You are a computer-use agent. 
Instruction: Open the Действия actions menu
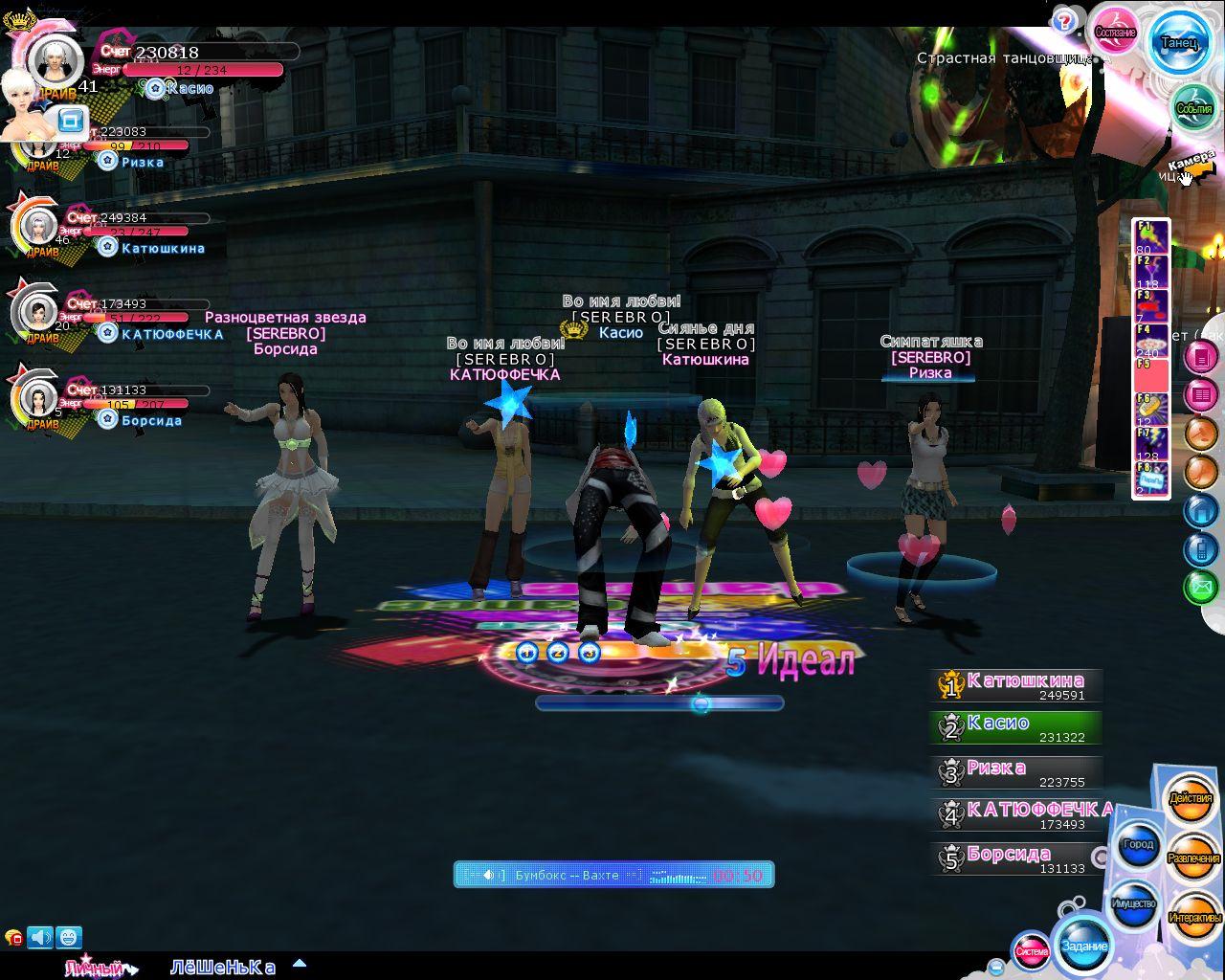coord(1191,799)
